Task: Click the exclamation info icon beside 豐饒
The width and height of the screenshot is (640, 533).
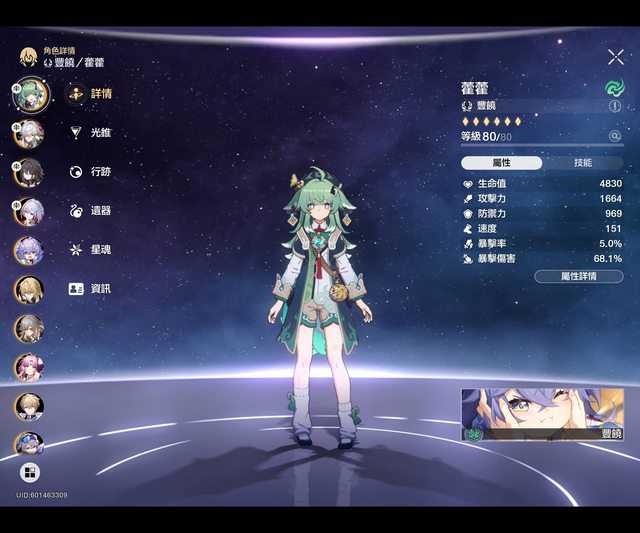Action: coord(614,105)
